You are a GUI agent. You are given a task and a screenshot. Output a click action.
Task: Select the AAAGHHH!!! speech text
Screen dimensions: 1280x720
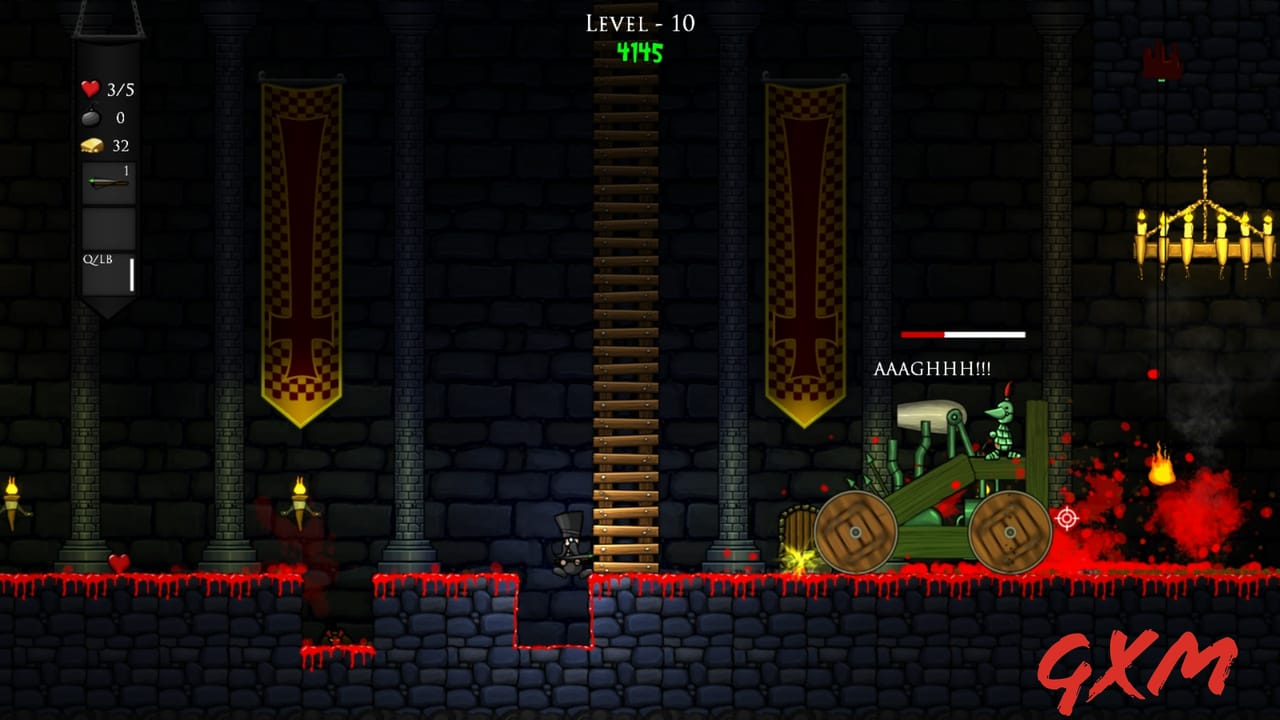(934, 370)
